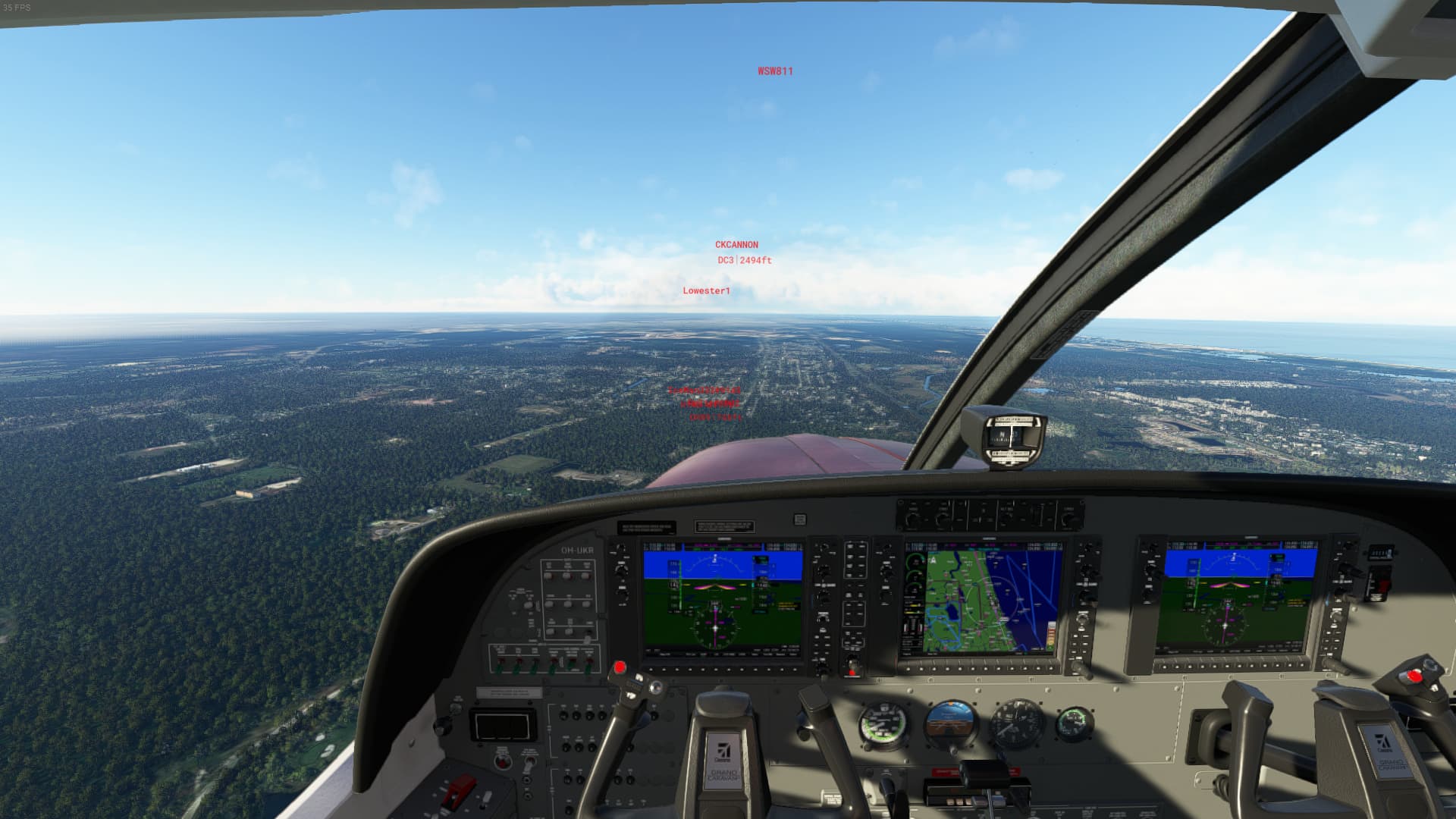Screen dimensions: 1456x819
Task: Click the red button on the pilot's yoke
Action: [620, 667]
